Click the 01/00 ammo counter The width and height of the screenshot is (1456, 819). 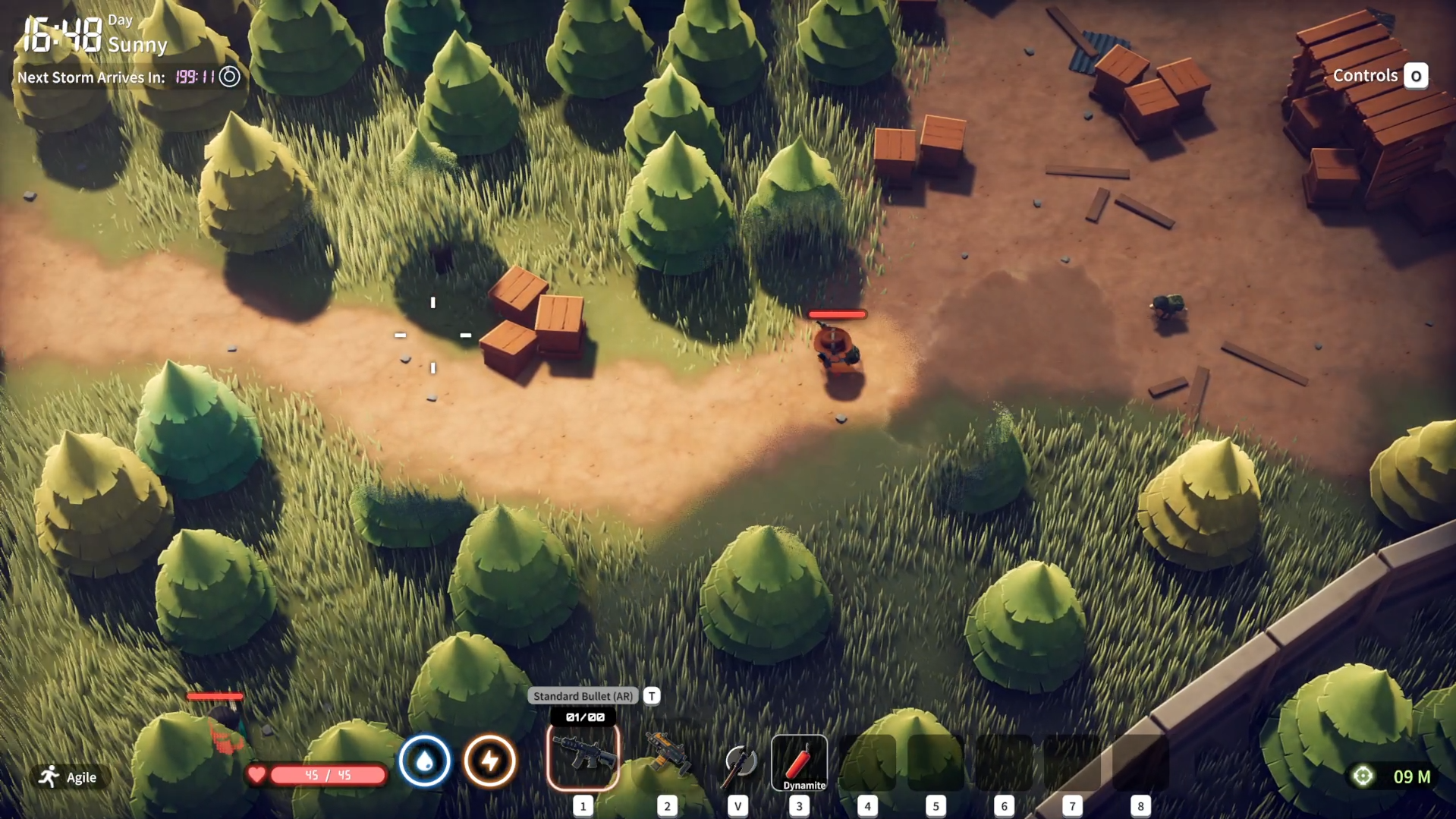583,716
